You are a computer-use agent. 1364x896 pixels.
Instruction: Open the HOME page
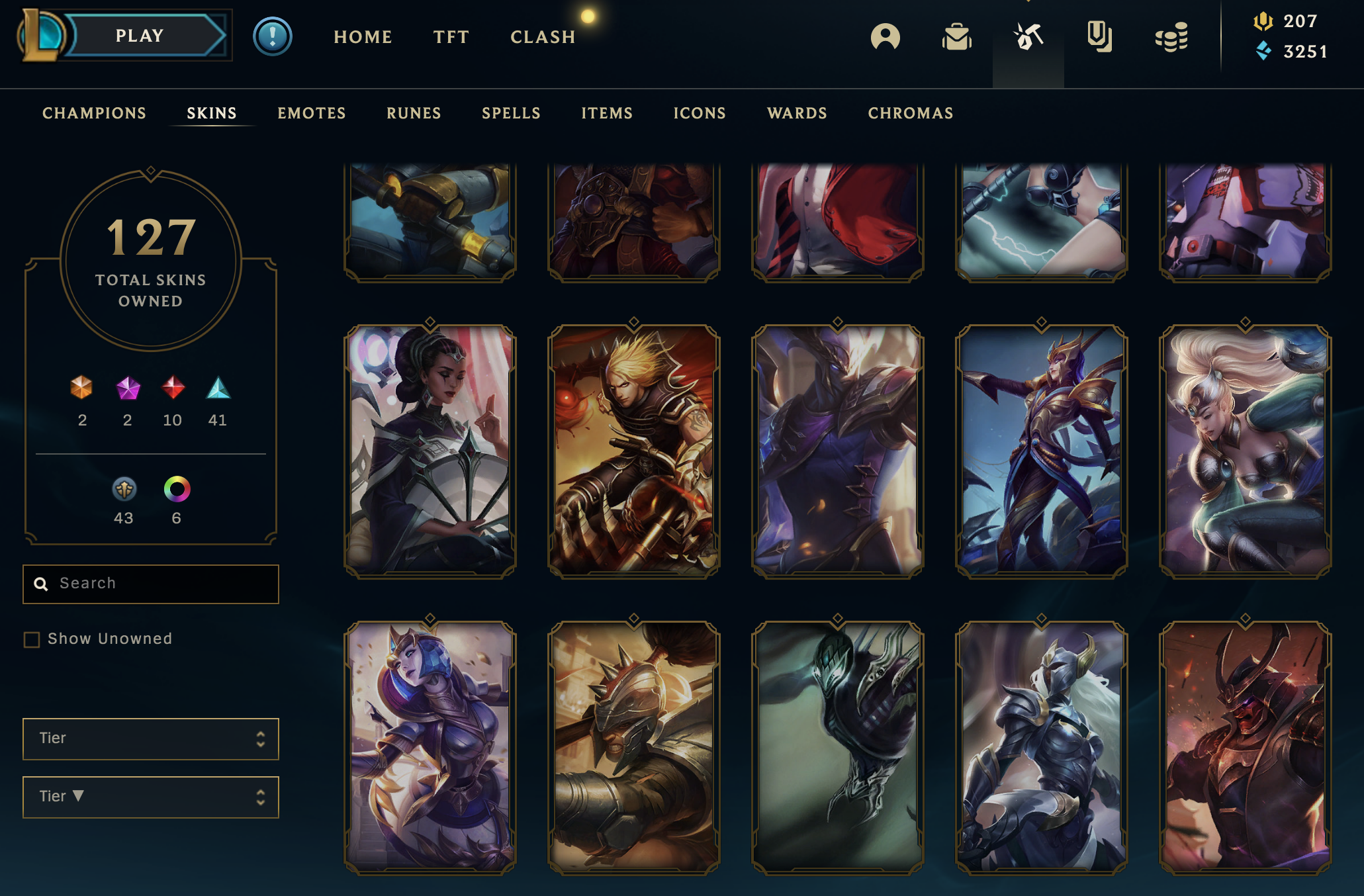click(363, 37)
